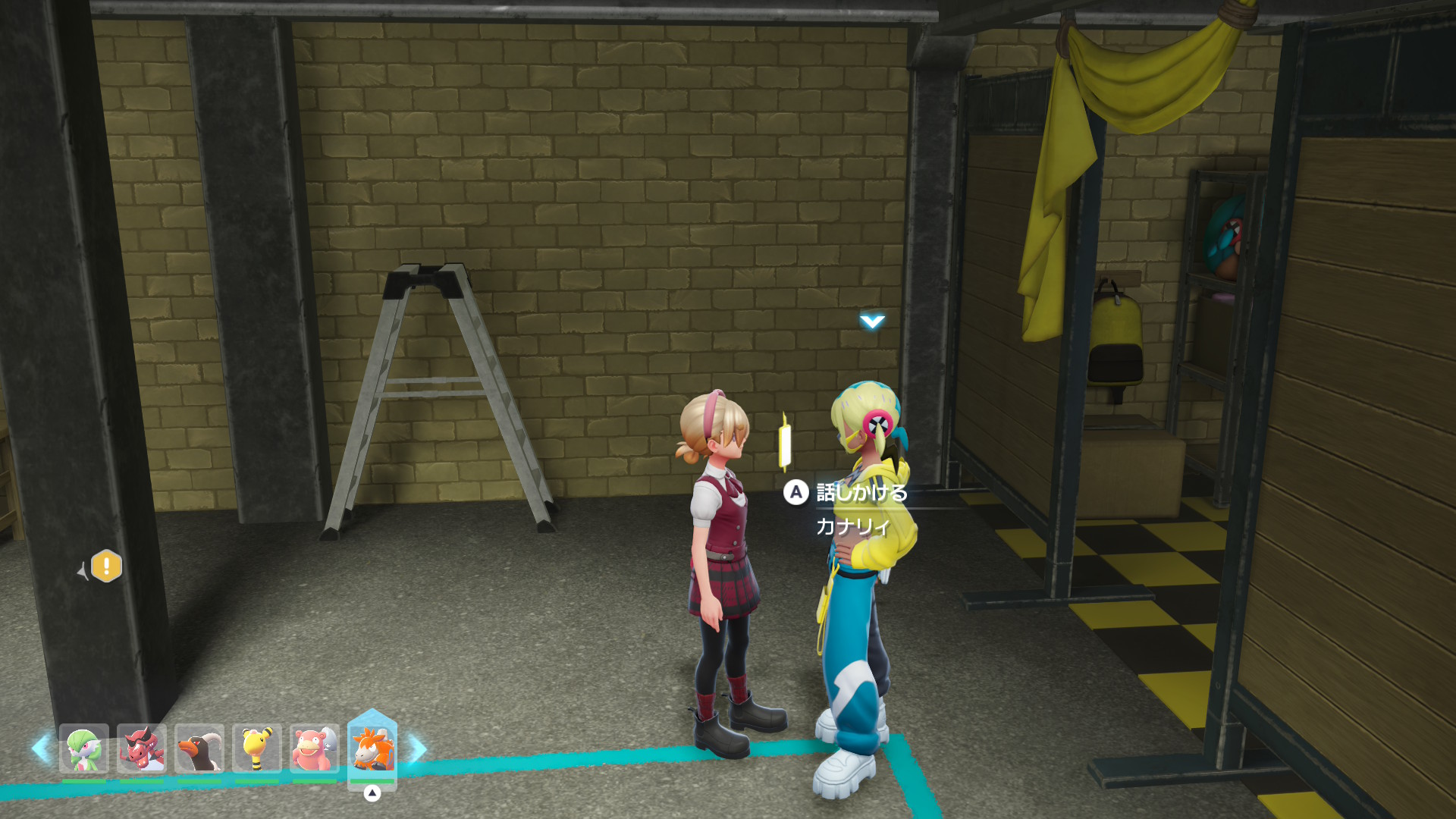Click the yellow exclamation objective marker
The width and height of the screenshot is (1456, 819).
[107, 566]
